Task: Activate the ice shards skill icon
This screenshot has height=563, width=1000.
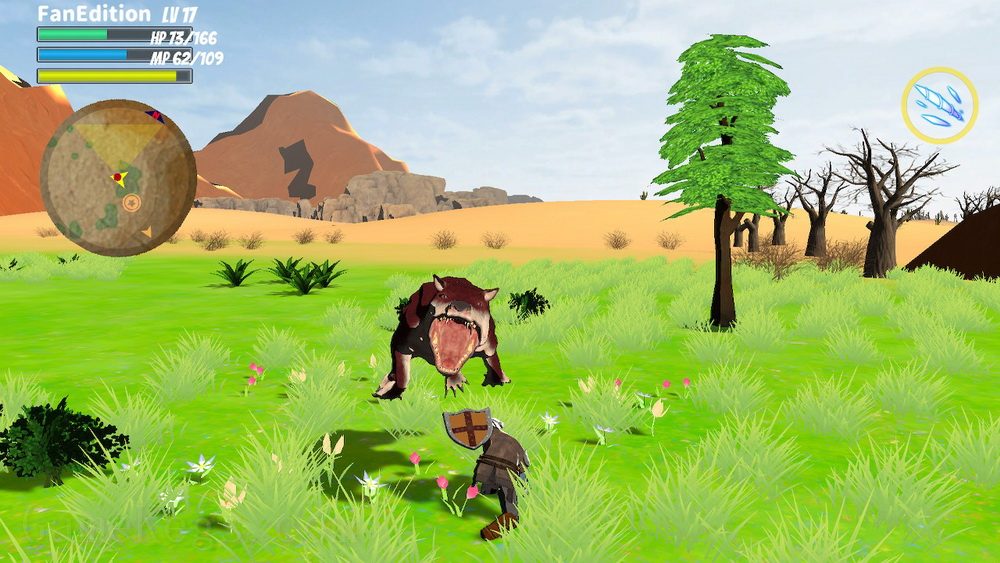Action: [x=940, y=105]
